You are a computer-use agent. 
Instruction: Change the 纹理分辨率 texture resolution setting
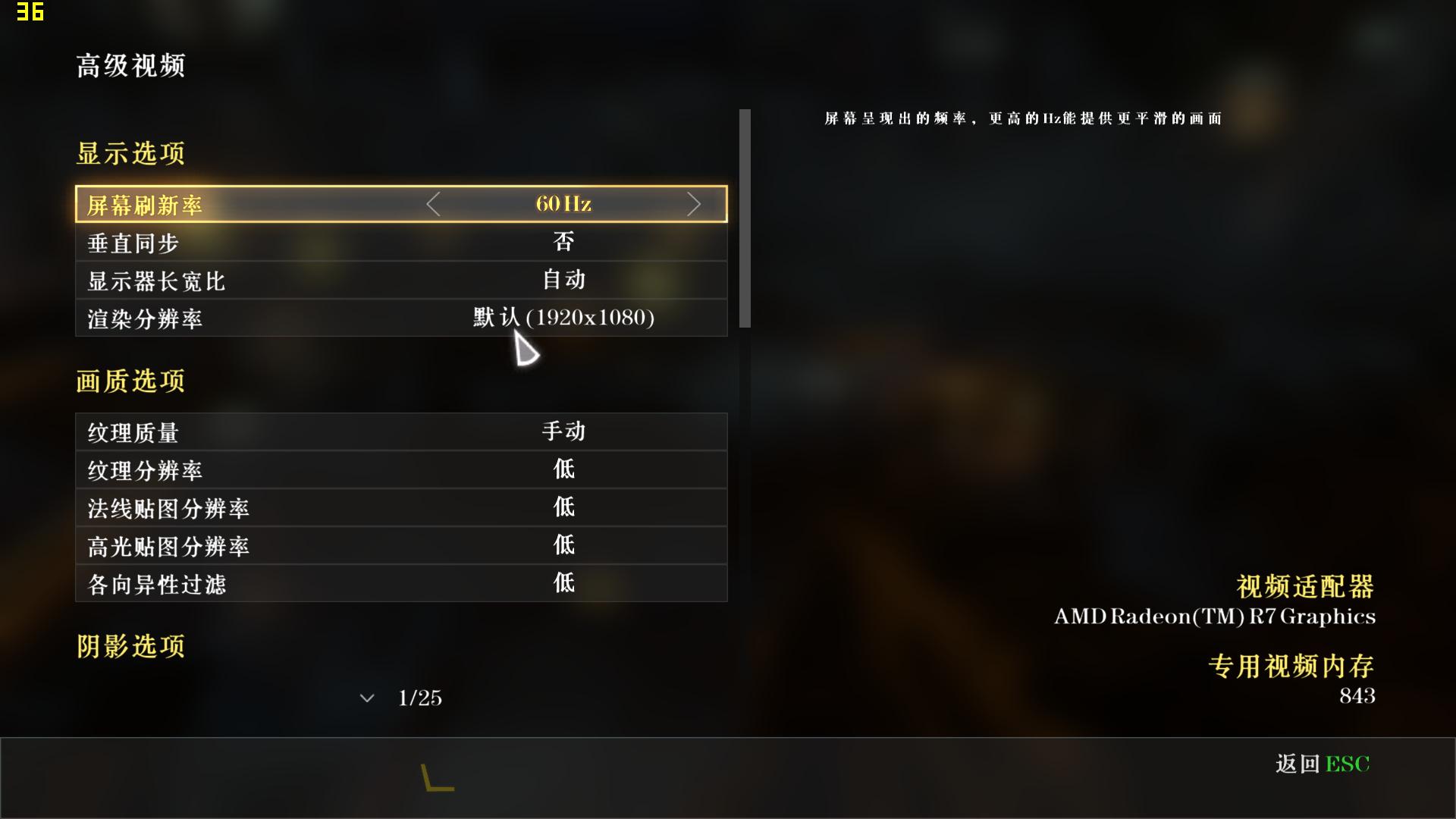(x=401, y=469)
